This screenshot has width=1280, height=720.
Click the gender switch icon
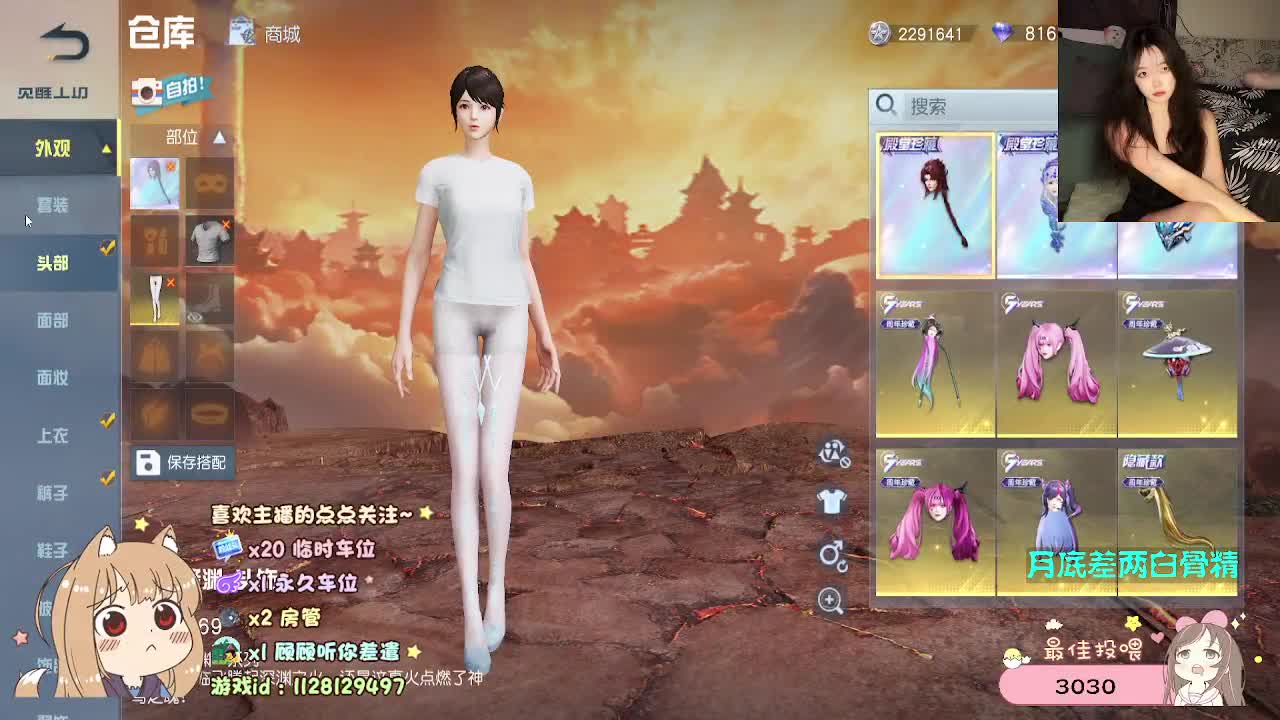point(829,553)
